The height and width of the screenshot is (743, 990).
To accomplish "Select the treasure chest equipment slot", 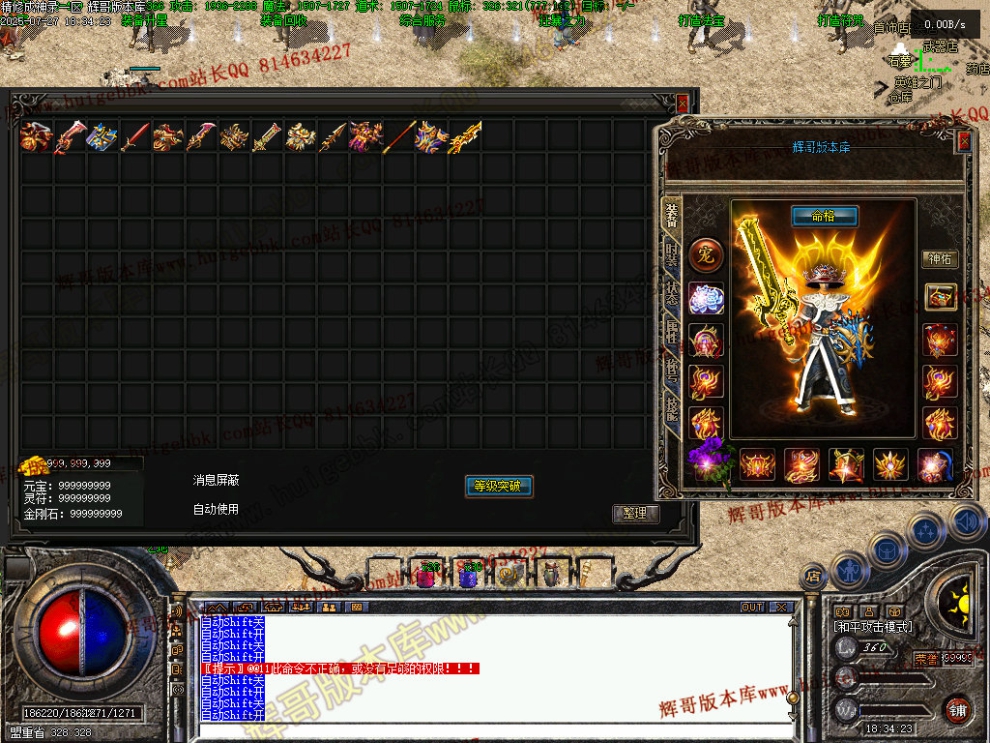I will point(940,297).
